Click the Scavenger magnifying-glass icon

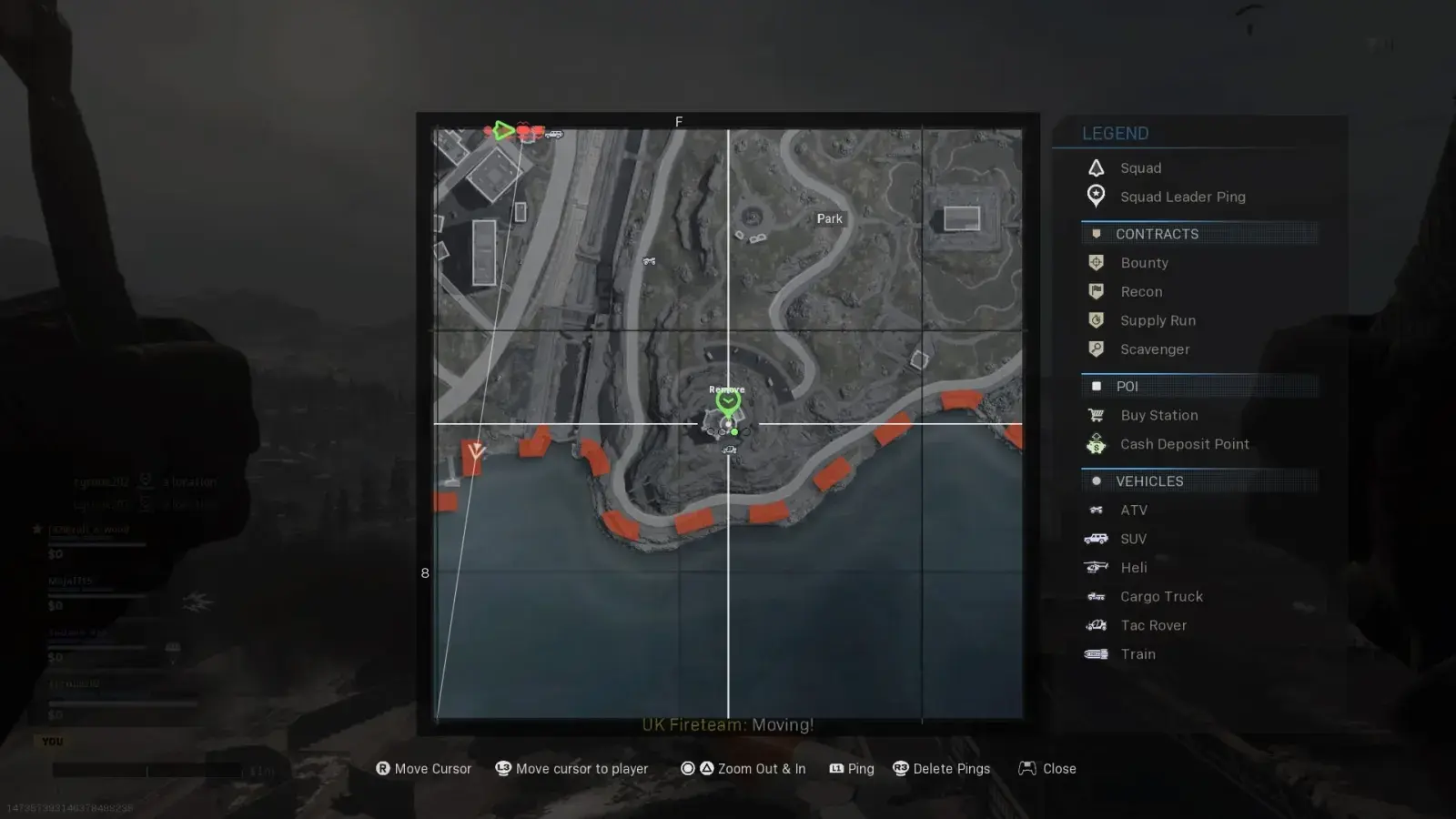click(x=1097, y=349)
